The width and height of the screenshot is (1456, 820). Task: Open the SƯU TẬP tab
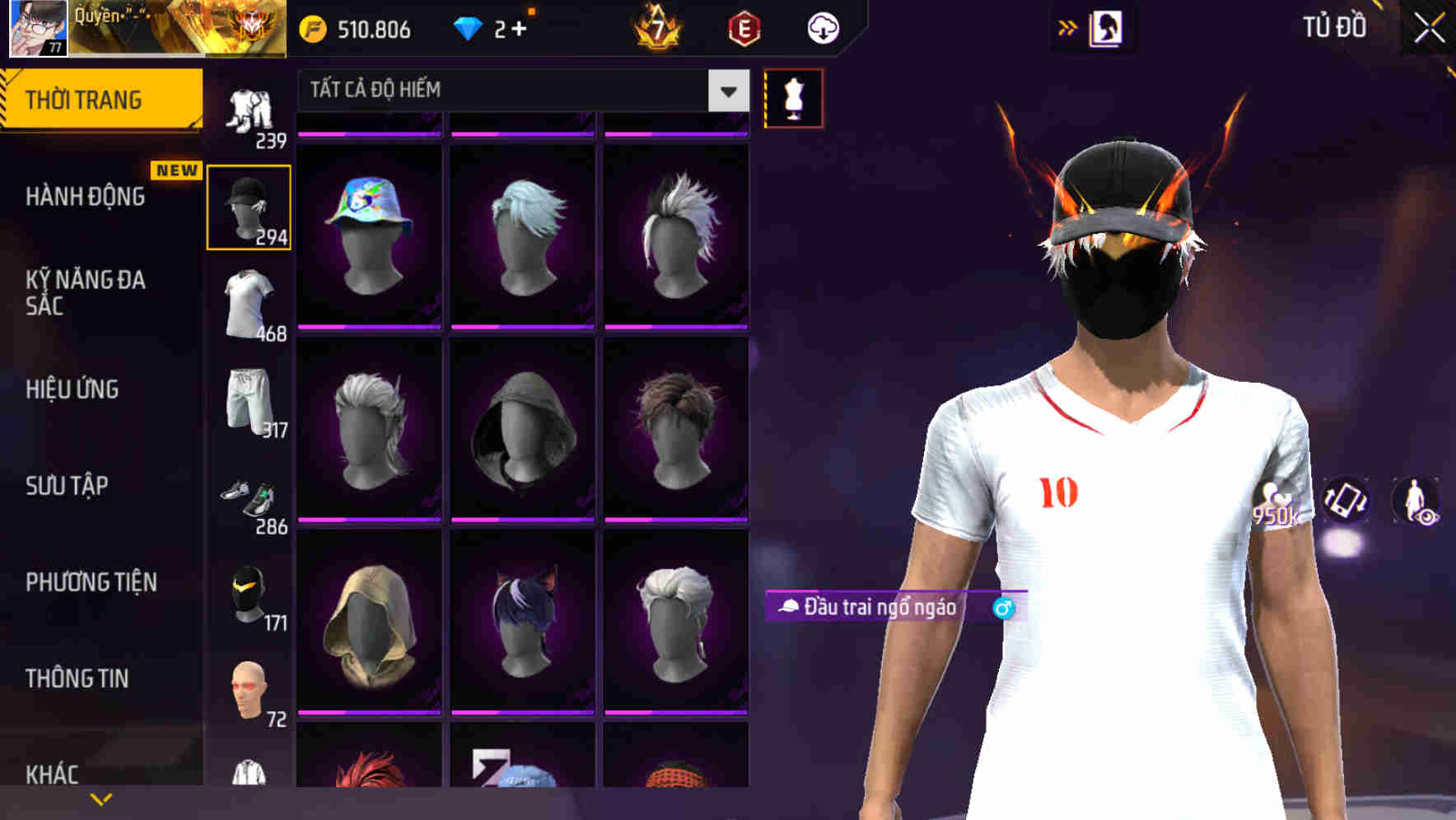66,487
